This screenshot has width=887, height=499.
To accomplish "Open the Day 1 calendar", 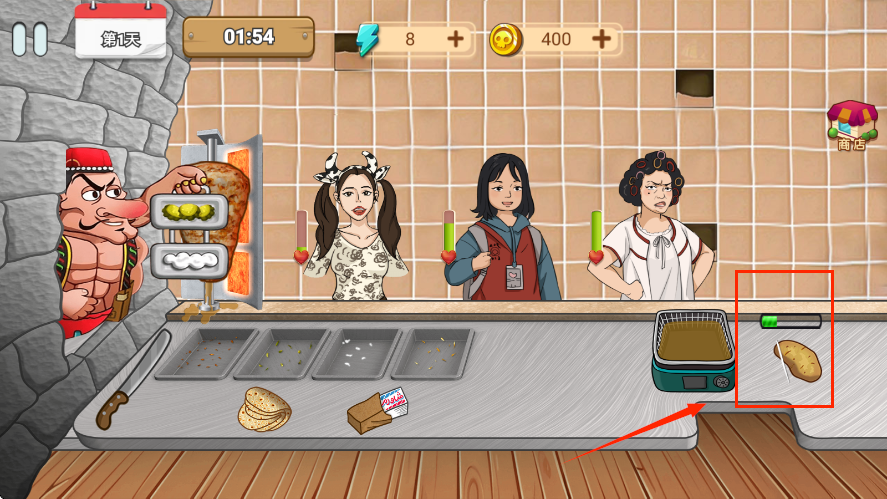I will coord(121,33).
